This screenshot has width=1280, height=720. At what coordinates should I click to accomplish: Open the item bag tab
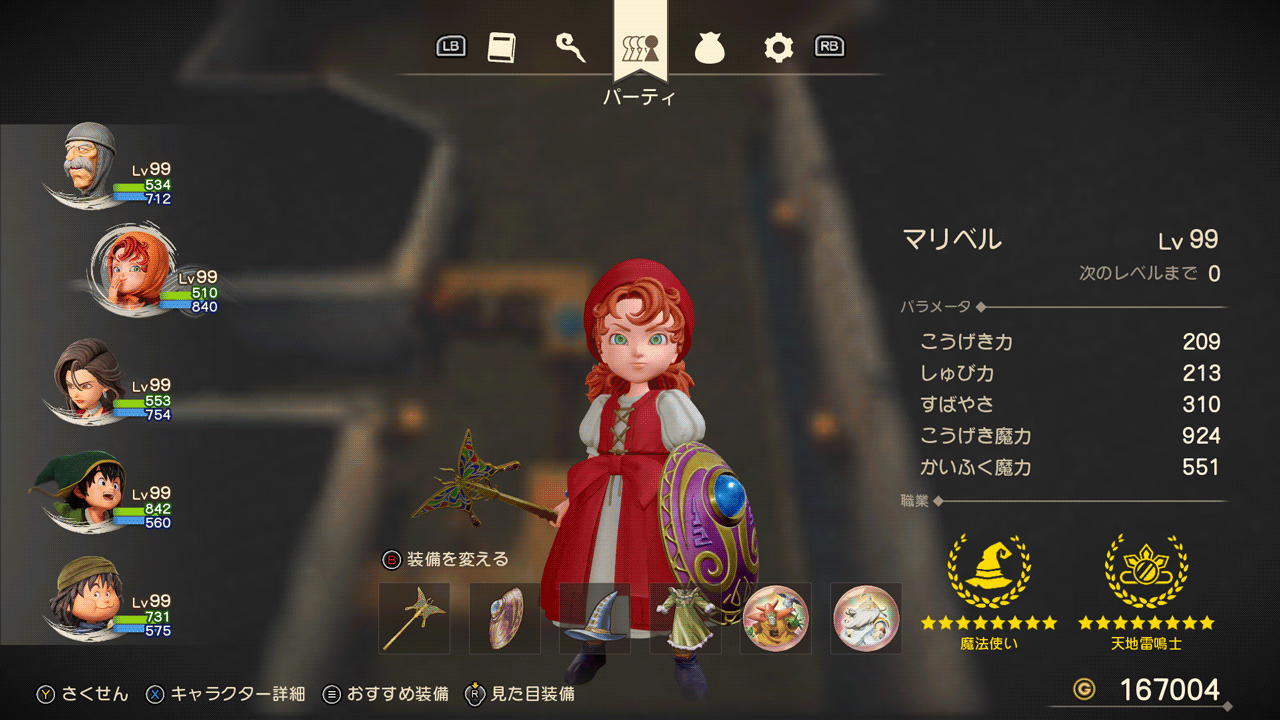pos(709,47)
